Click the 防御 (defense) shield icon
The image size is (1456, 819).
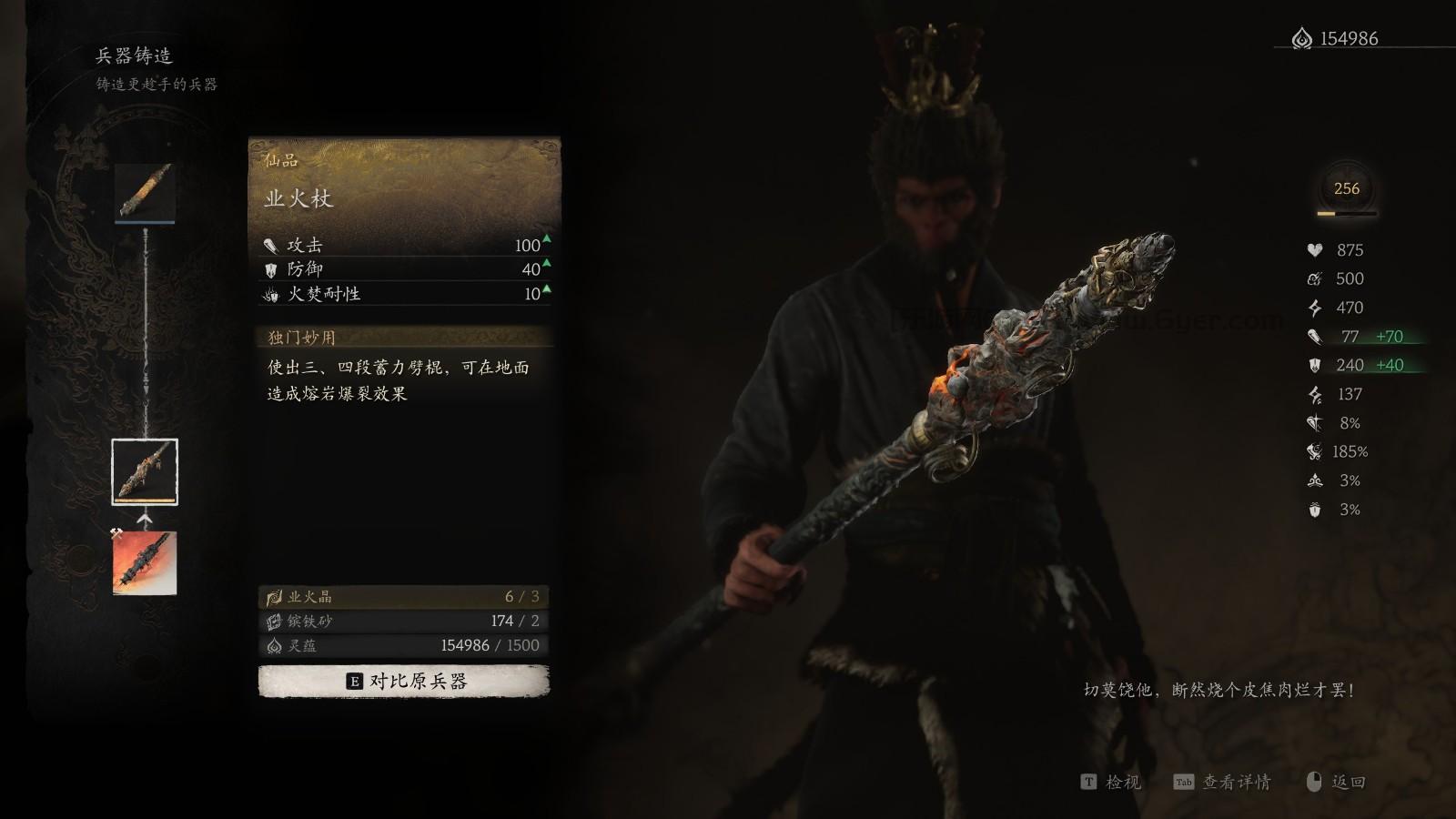coord(270,269)
